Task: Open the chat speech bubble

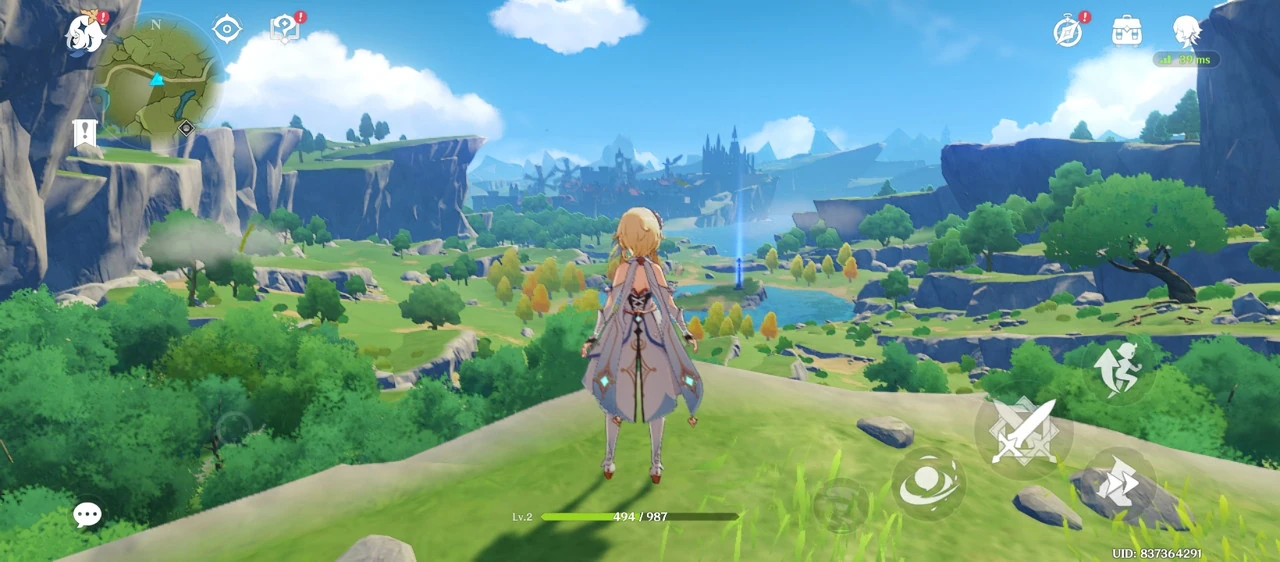Action: (x=87, y=515)
